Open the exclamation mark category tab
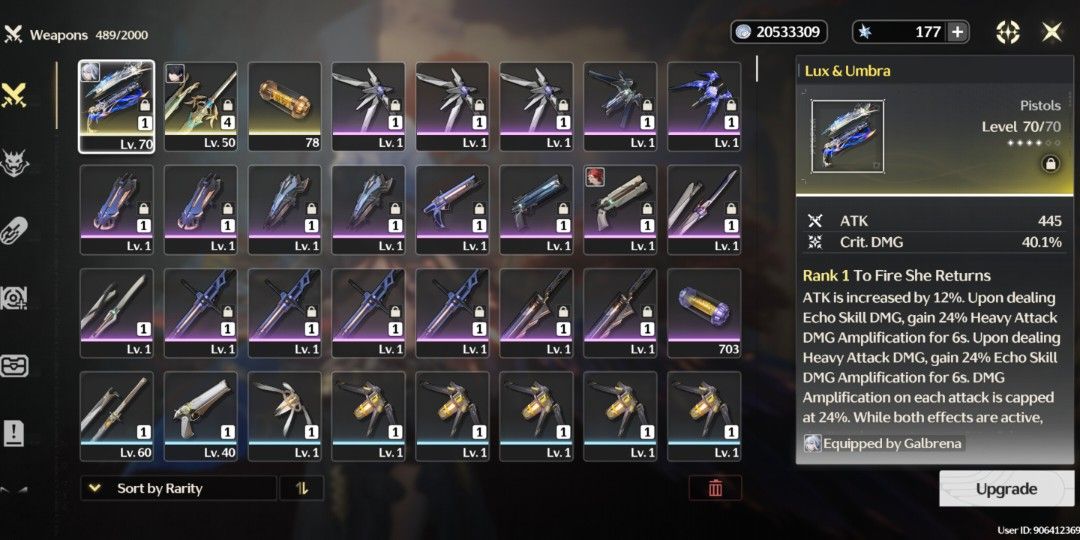 coord(14,432)
